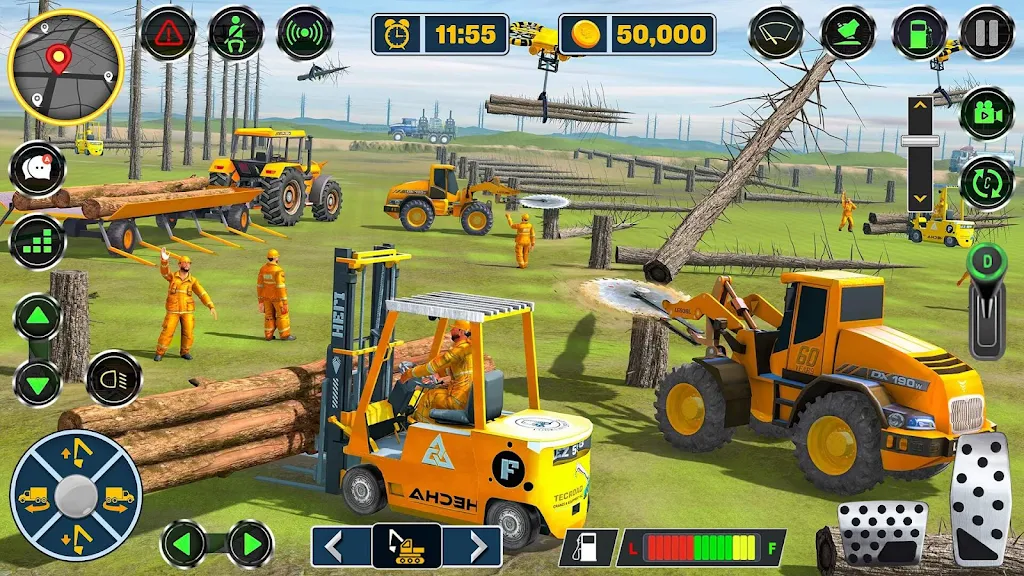Step on the brake pedal
The height and width of the screenshot is (576, 1024).
pos(881,534)
